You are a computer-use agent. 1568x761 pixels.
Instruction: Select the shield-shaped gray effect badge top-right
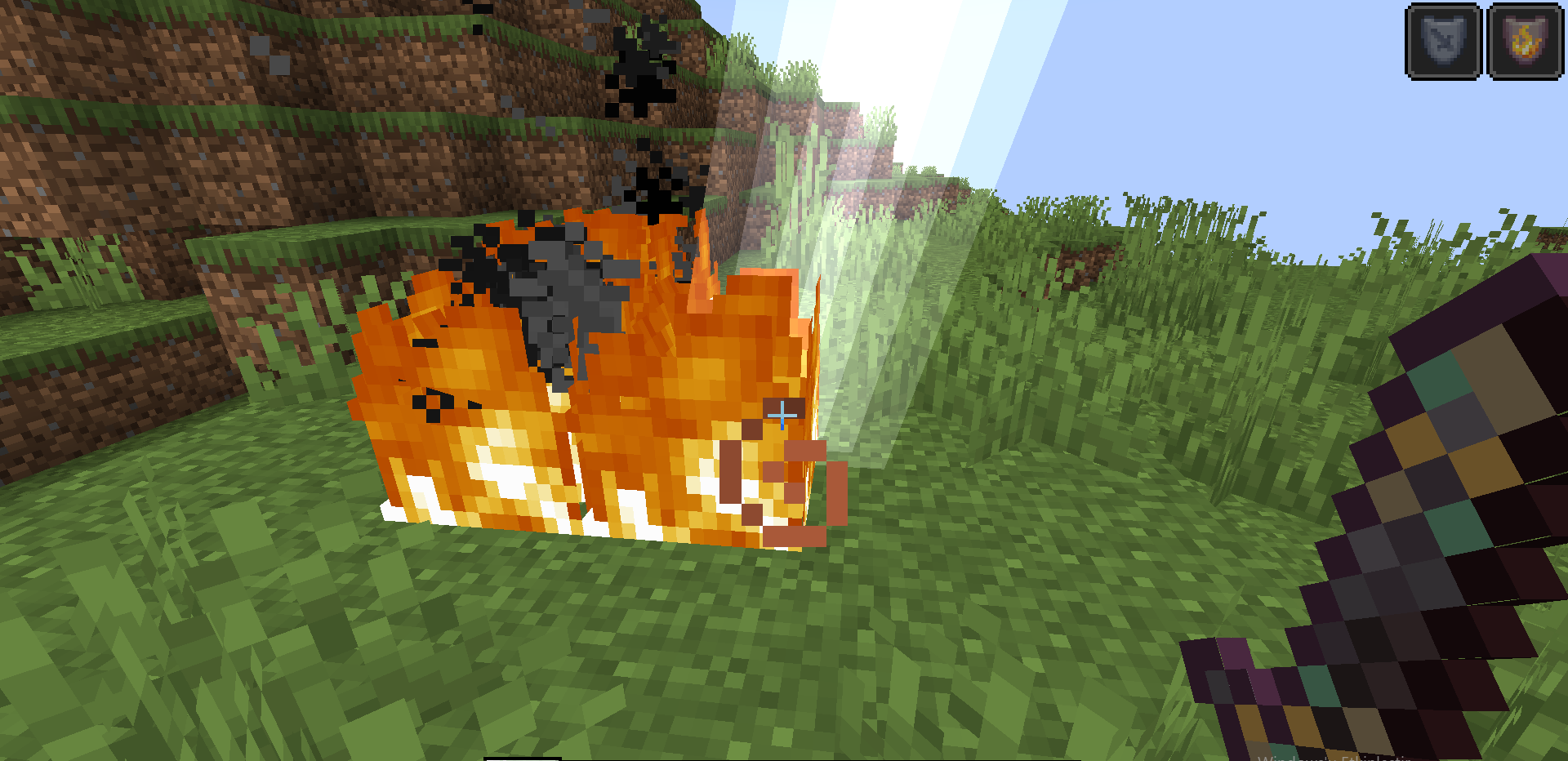1442,41
